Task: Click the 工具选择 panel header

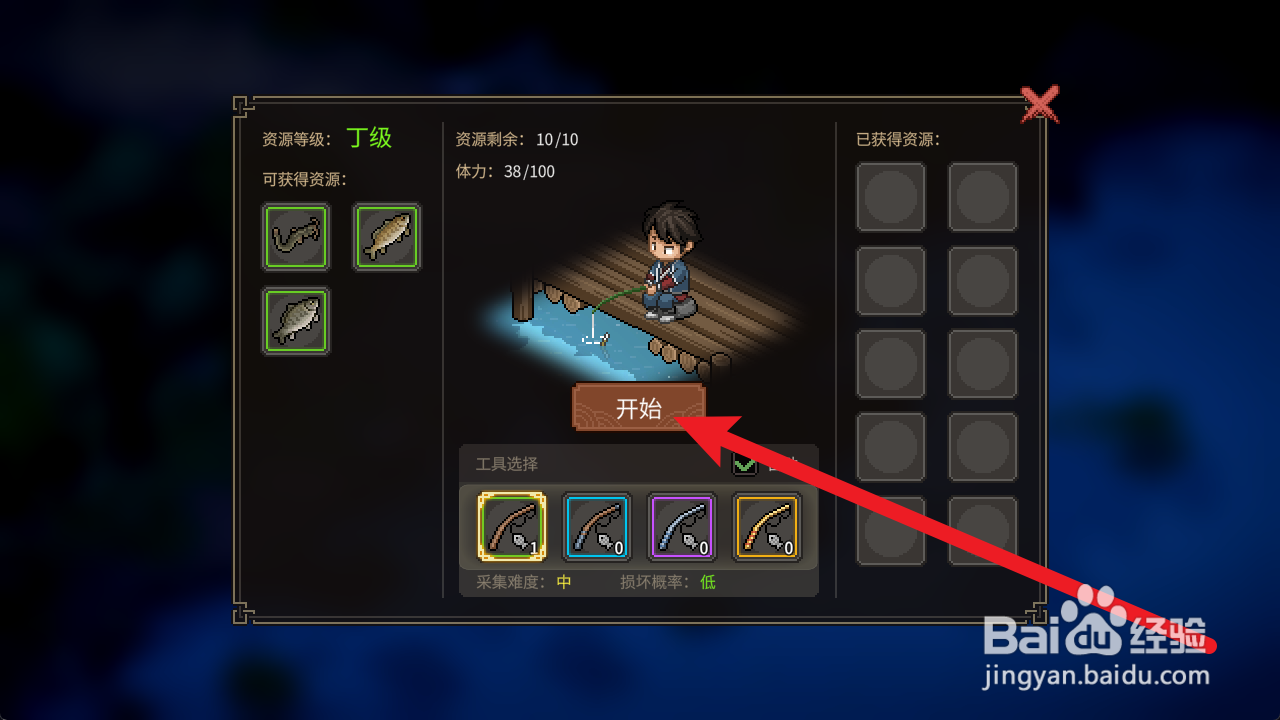Action: pos(508,463)
